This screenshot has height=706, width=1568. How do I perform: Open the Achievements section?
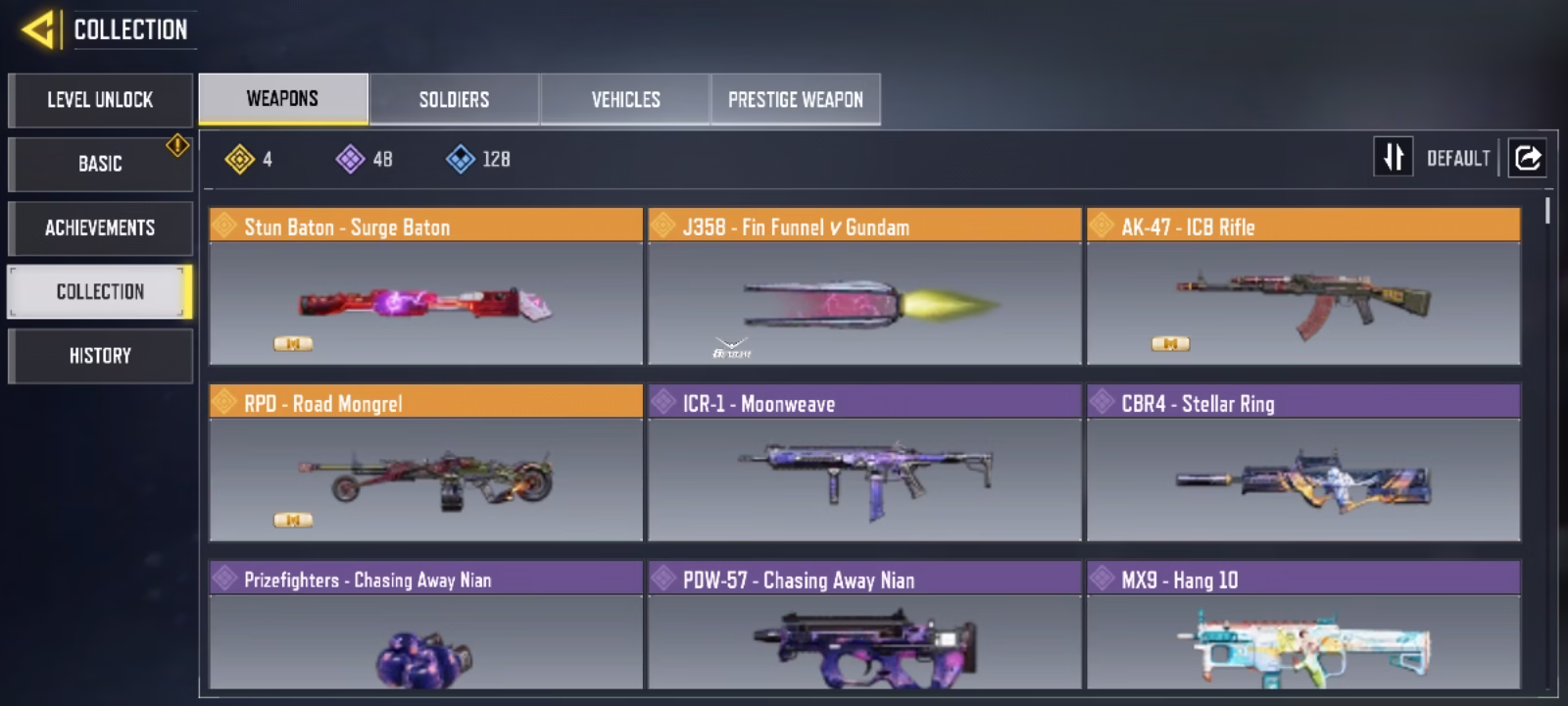100,228
